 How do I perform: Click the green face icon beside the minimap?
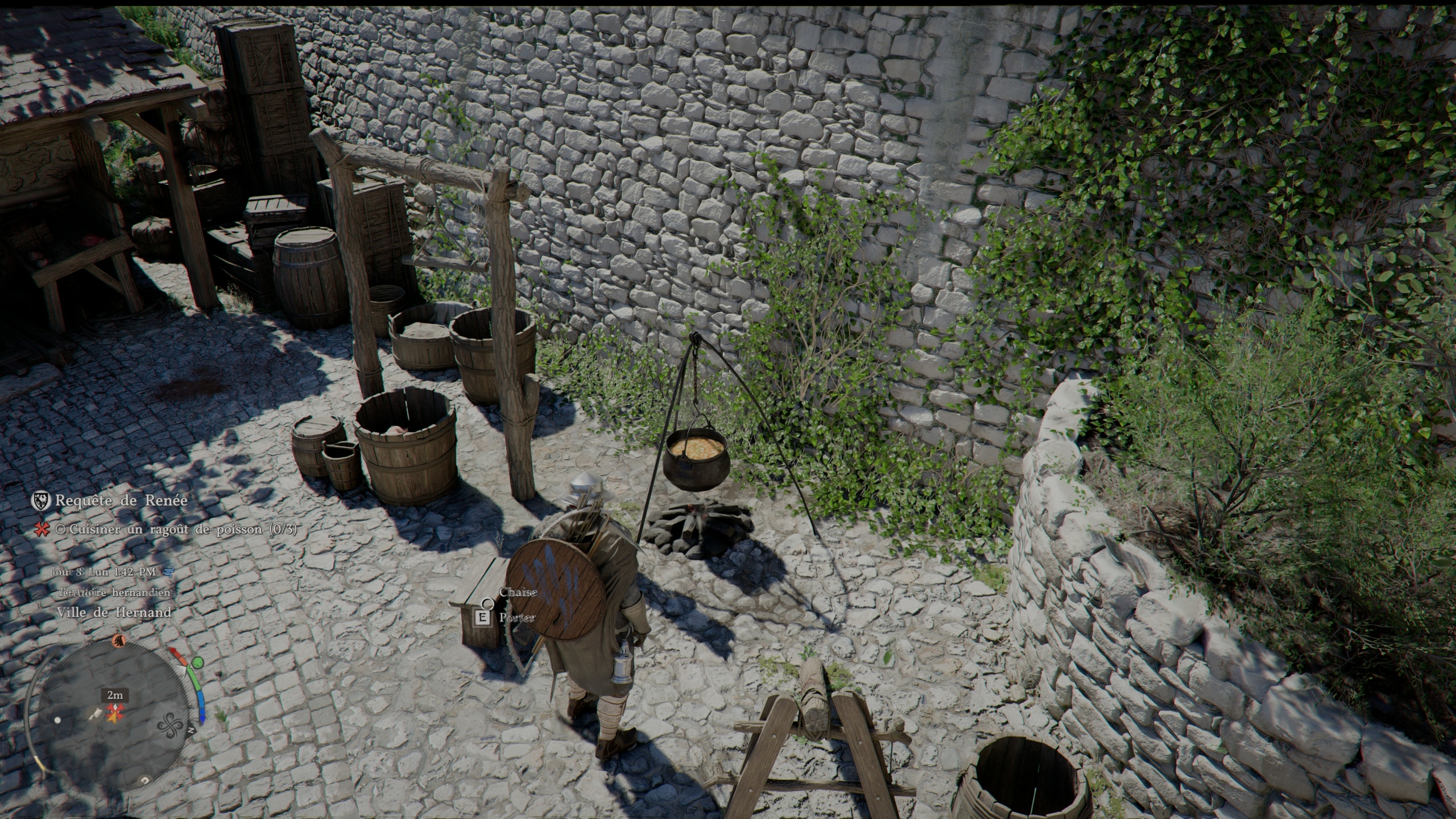point(197,663)
